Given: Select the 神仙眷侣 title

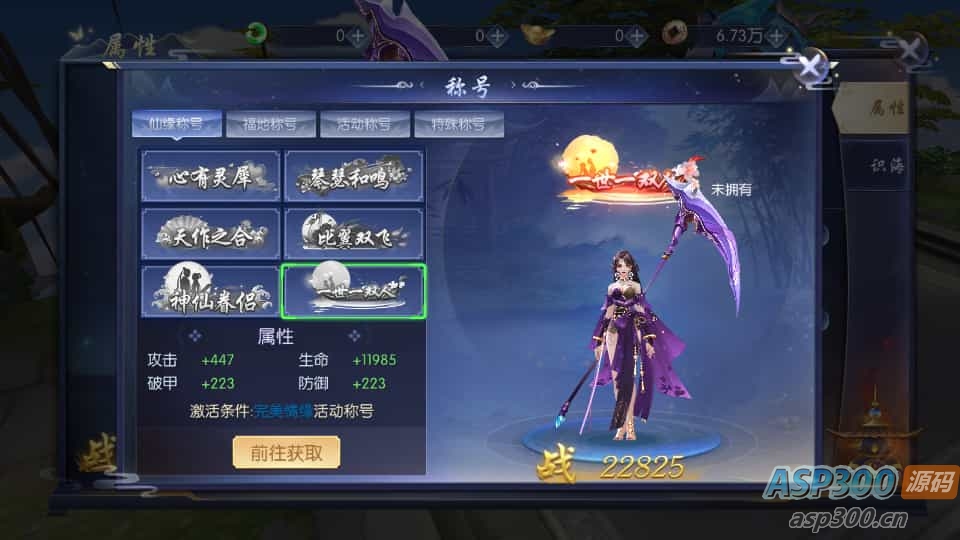Looking at the screenshot, I should (210, 292).
